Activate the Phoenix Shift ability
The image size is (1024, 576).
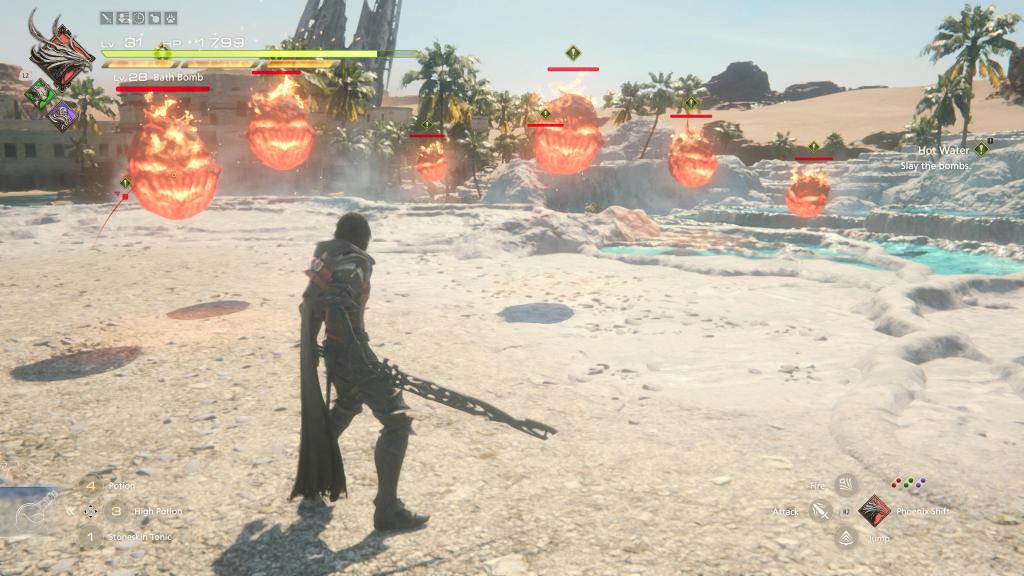(874, 511)
